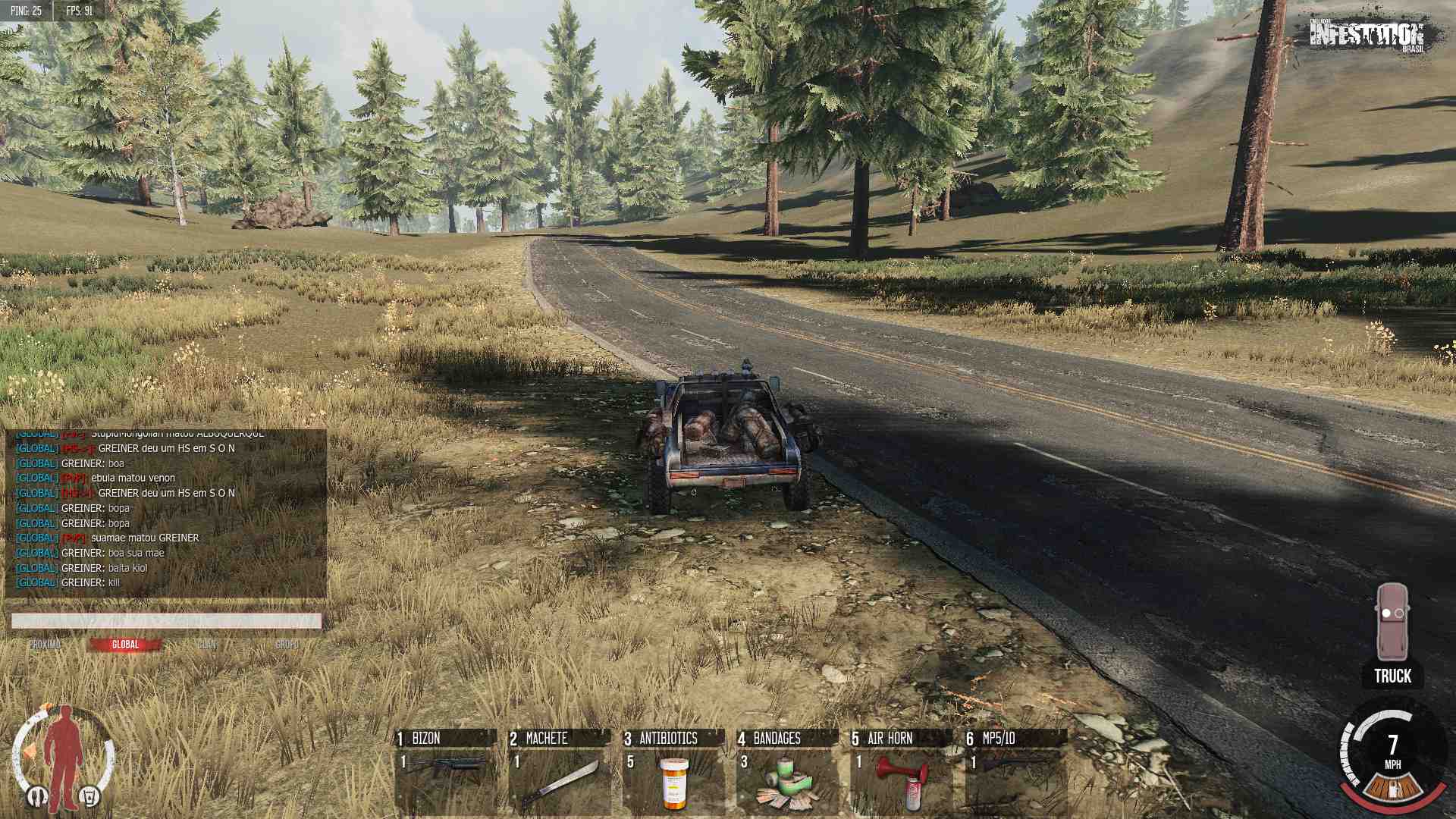This screenshot has height=819, width=1456.
Task: Click the Truck seat diagram icon
Action: [x=1392, y=622]
